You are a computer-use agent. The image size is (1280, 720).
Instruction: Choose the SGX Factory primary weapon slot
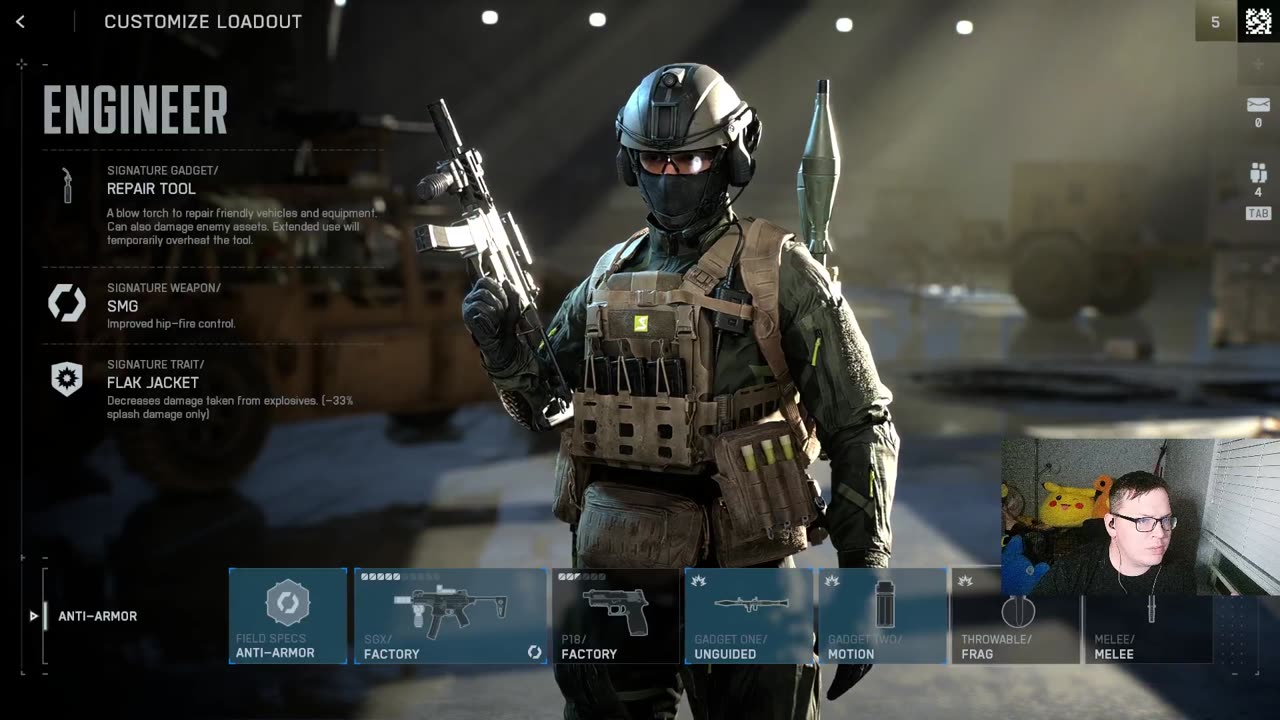pos(450,616)
